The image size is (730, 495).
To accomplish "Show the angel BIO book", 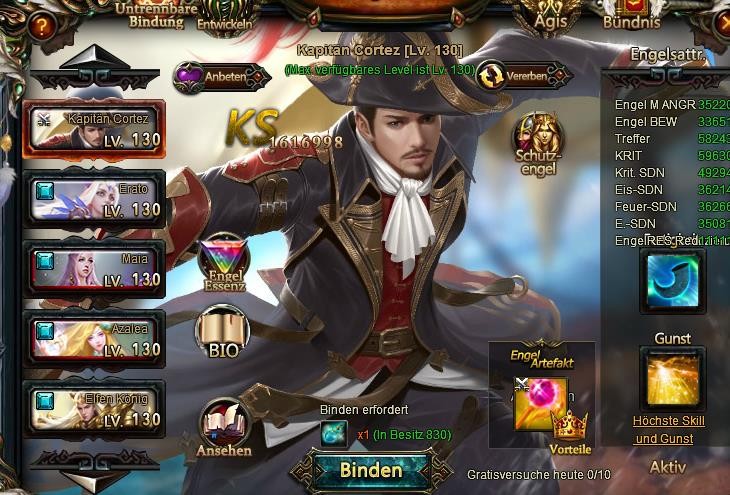I will point(224,336).
